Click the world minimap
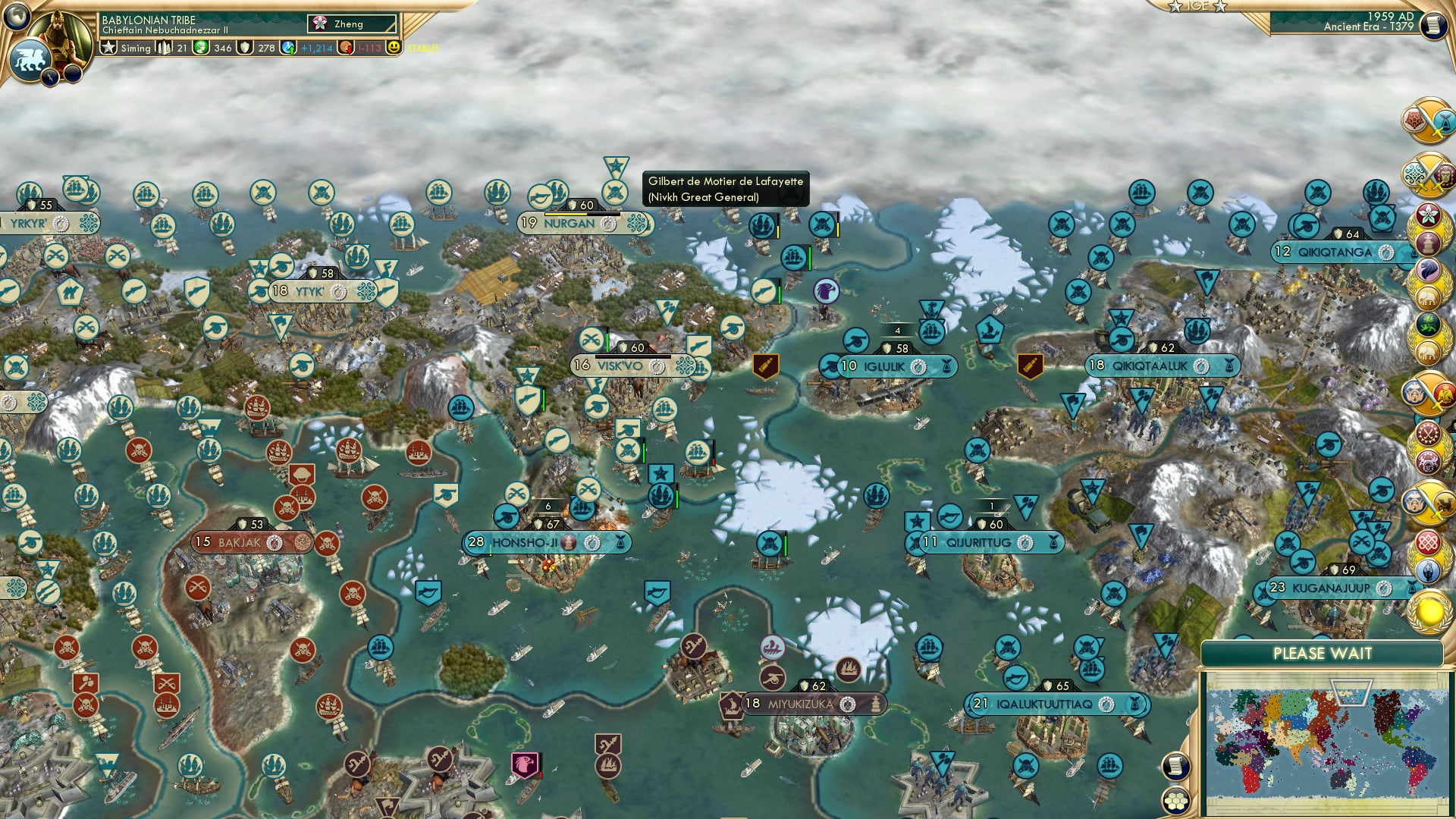The image size is (1456, 819). pos(1326,742)
